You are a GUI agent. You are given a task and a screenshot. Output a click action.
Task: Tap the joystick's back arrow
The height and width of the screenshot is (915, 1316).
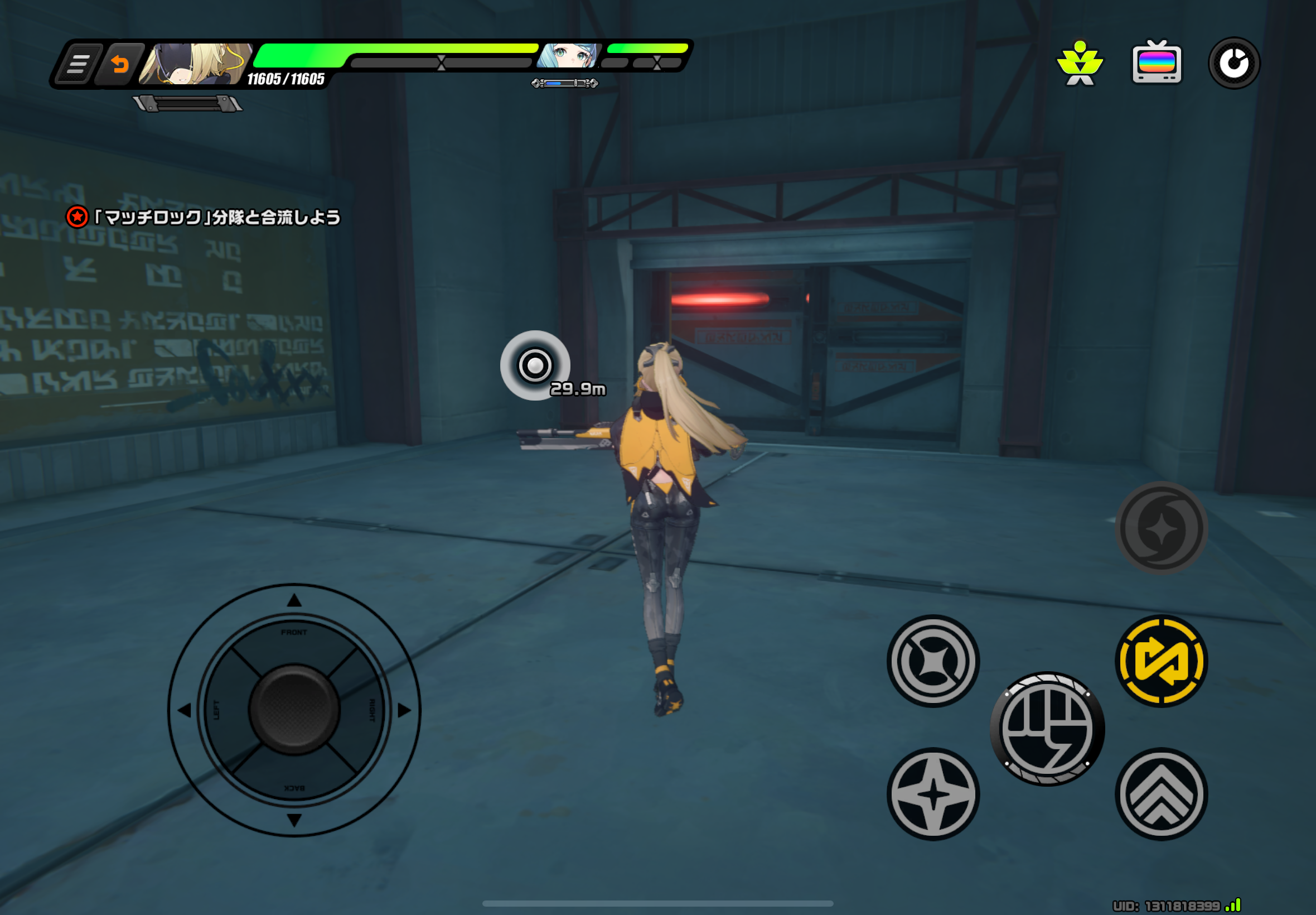pos(294,820)
